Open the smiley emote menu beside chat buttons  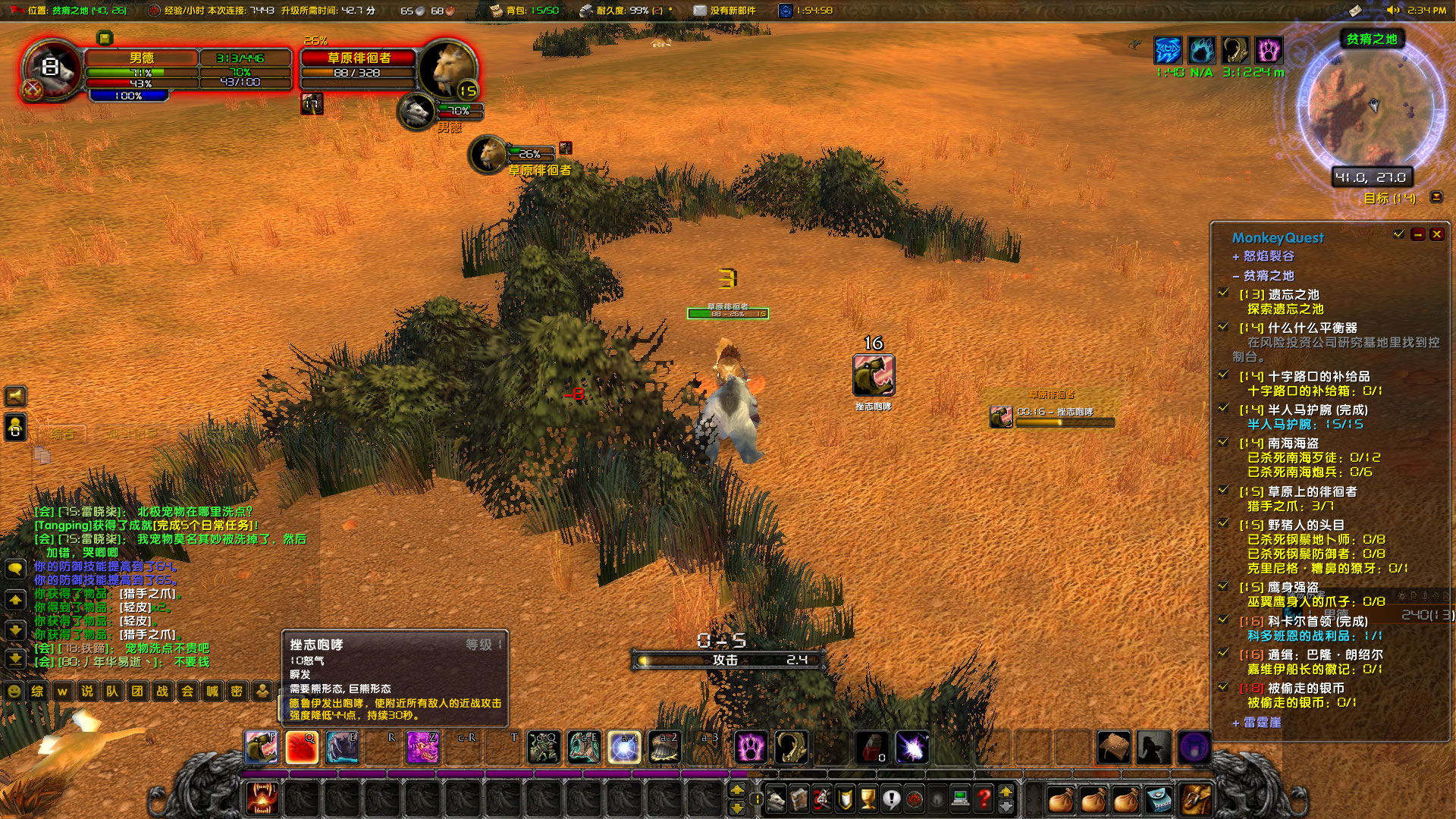point(12,692)
